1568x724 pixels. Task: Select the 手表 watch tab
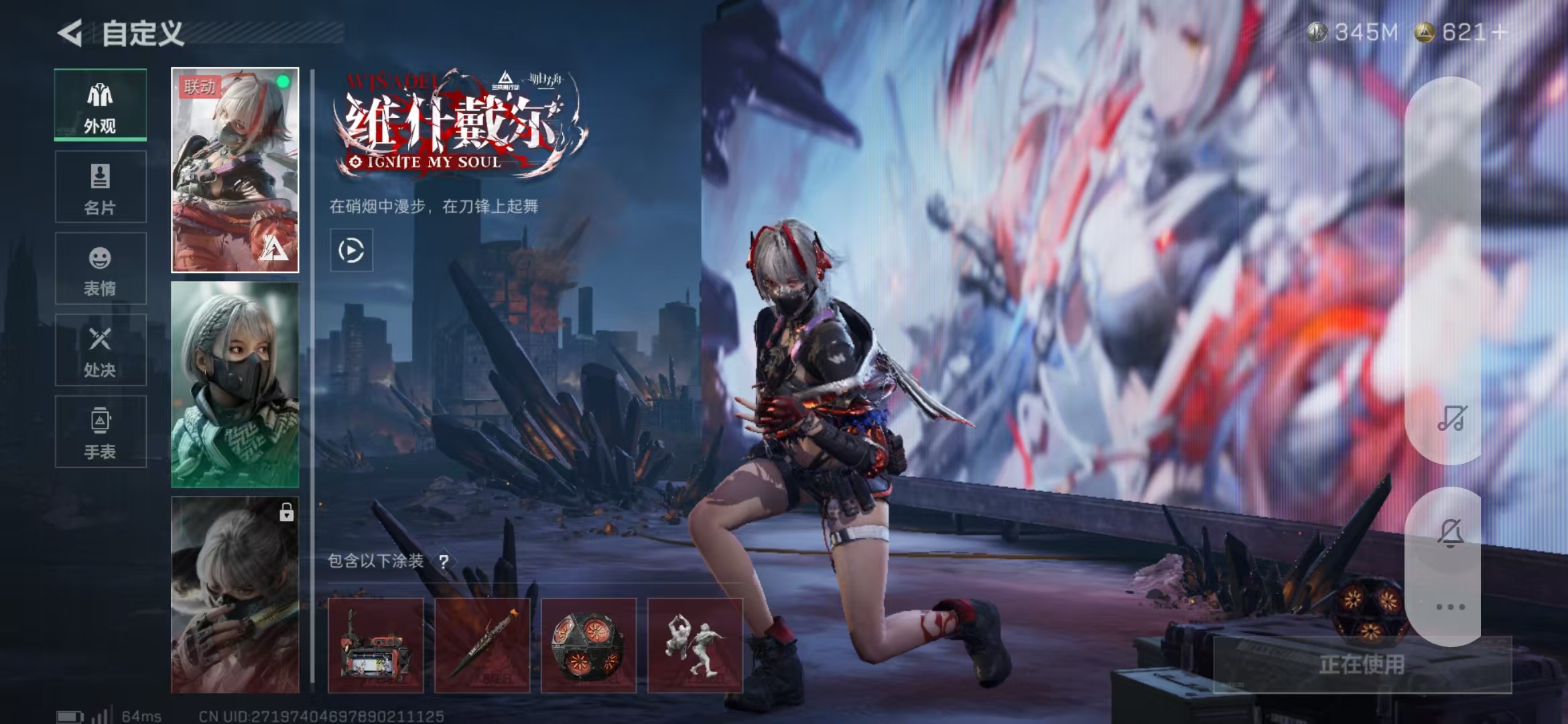click(101, 432)
